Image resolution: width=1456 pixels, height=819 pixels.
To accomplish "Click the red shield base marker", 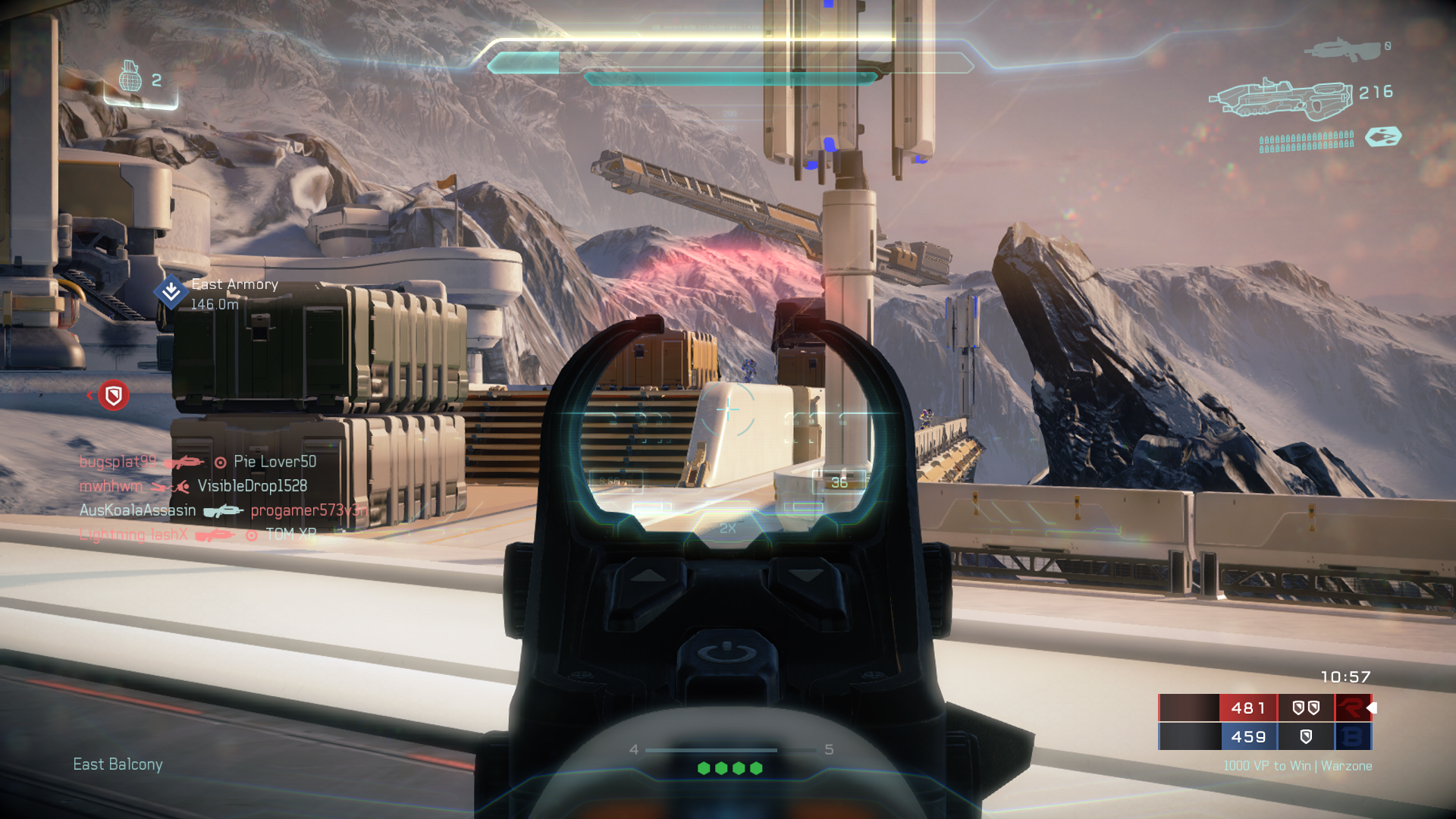I will tap(114, 395).
